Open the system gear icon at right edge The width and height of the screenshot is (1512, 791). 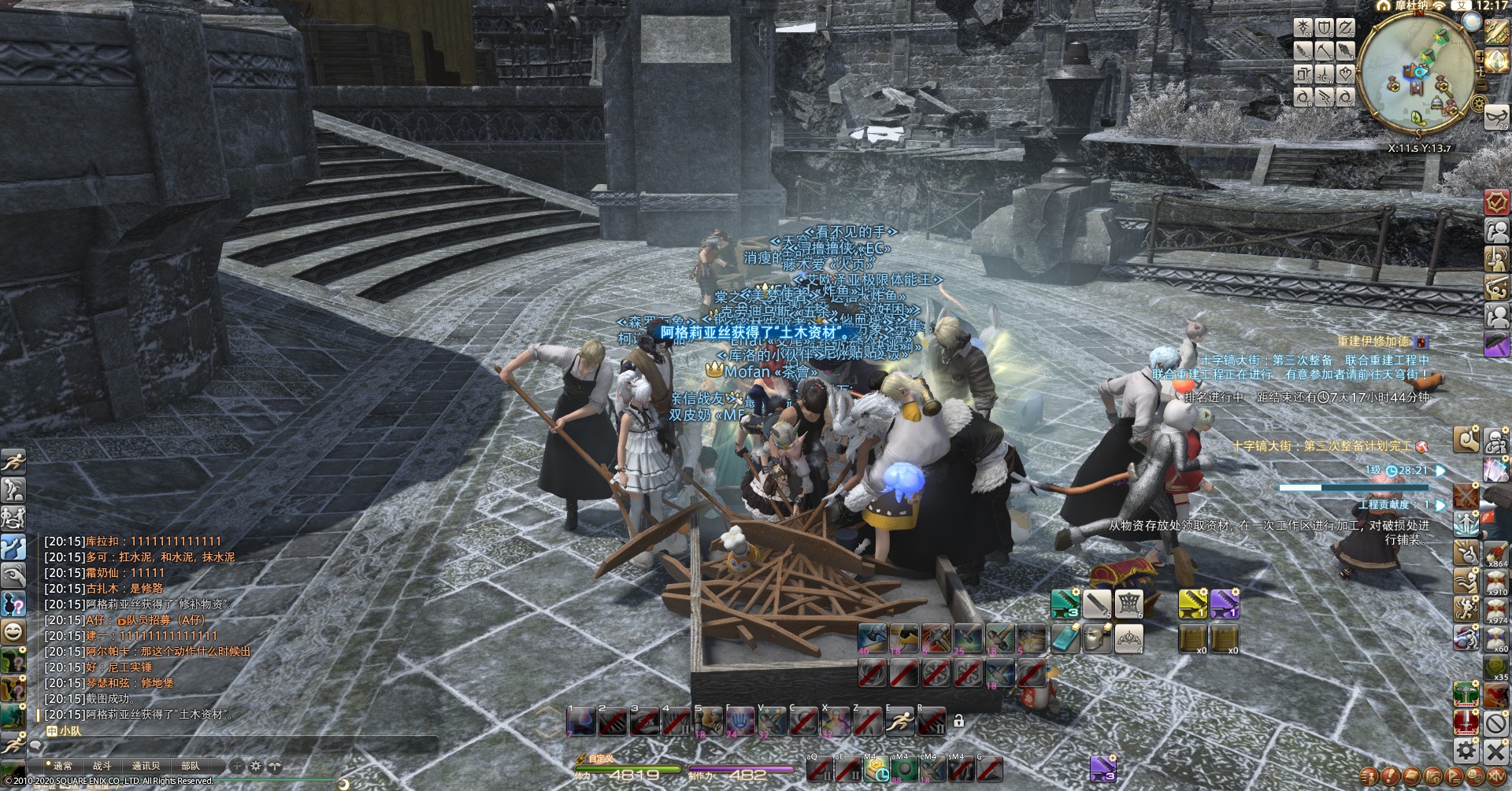[x=1465, y=748]
